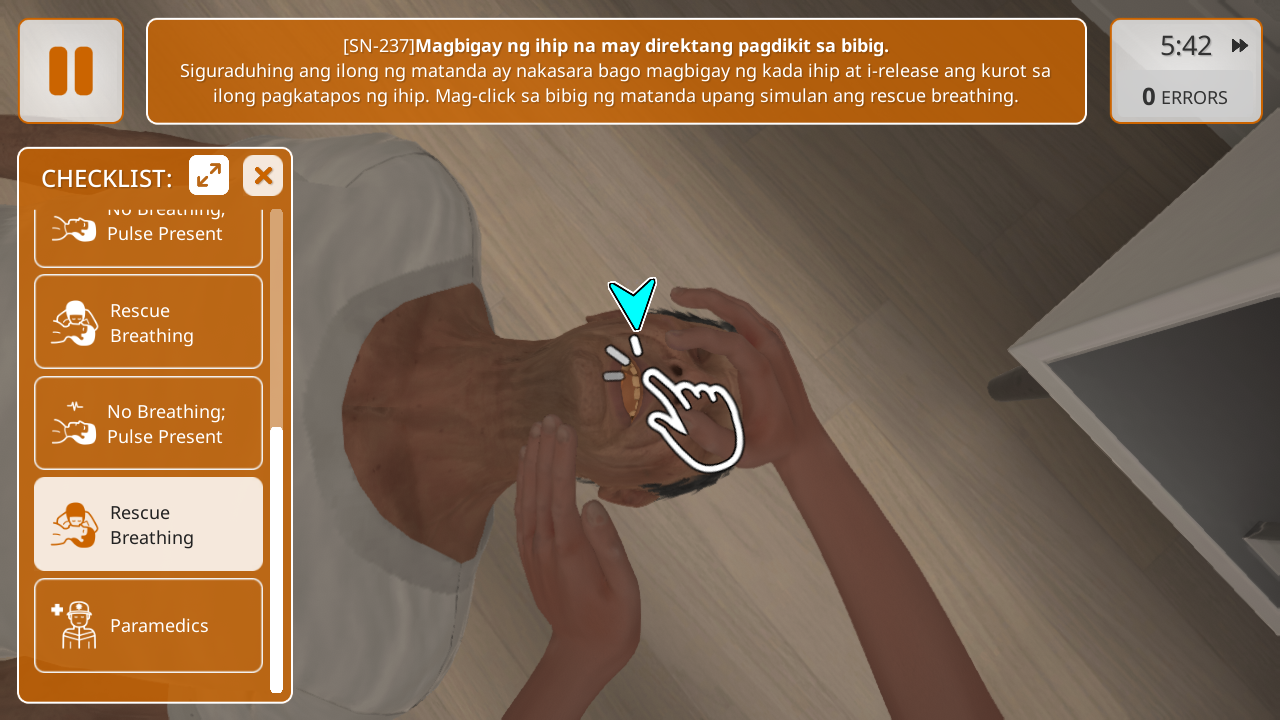Click the checklist scrollbar thumb

277,558
